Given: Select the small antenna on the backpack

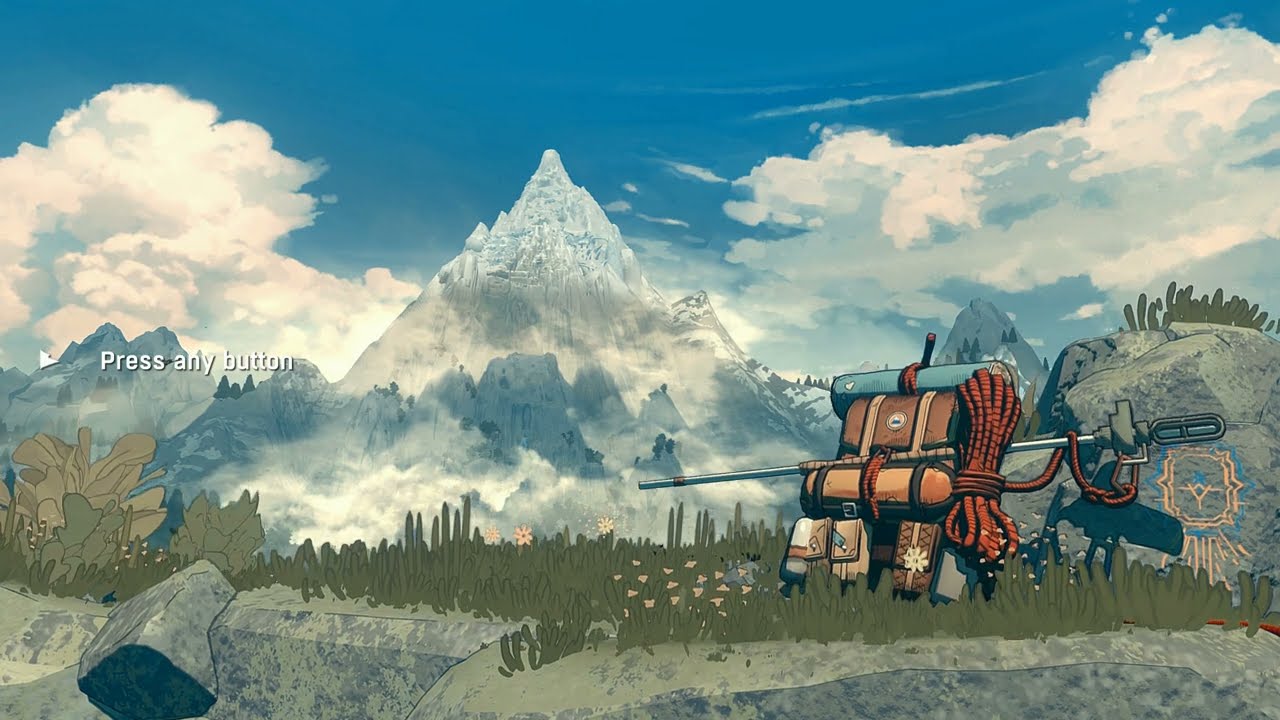Looking at the screenshot, I should tap(929, 348).
